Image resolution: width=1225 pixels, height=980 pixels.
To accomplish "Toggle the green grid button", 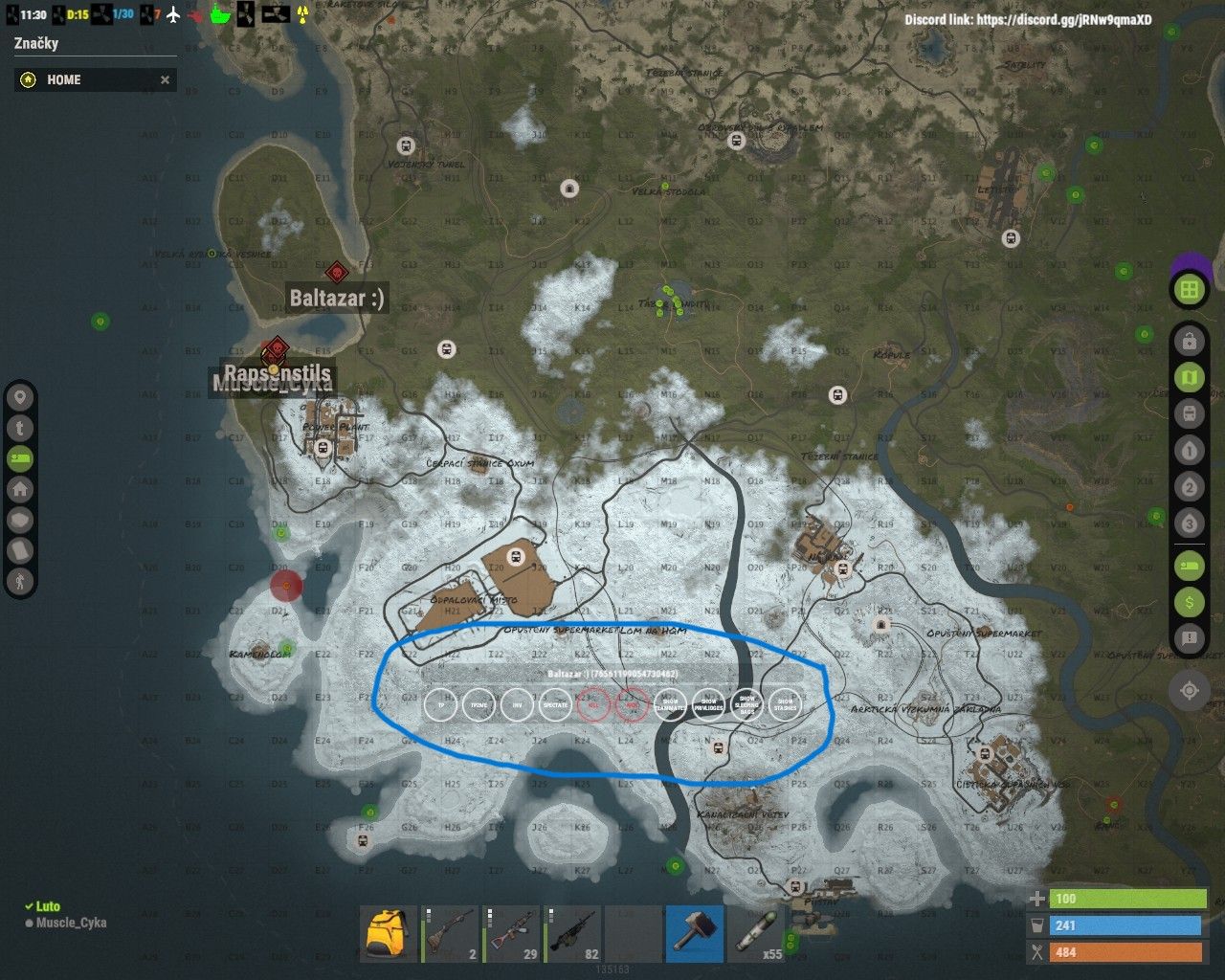I will [x=1190, y=289].
